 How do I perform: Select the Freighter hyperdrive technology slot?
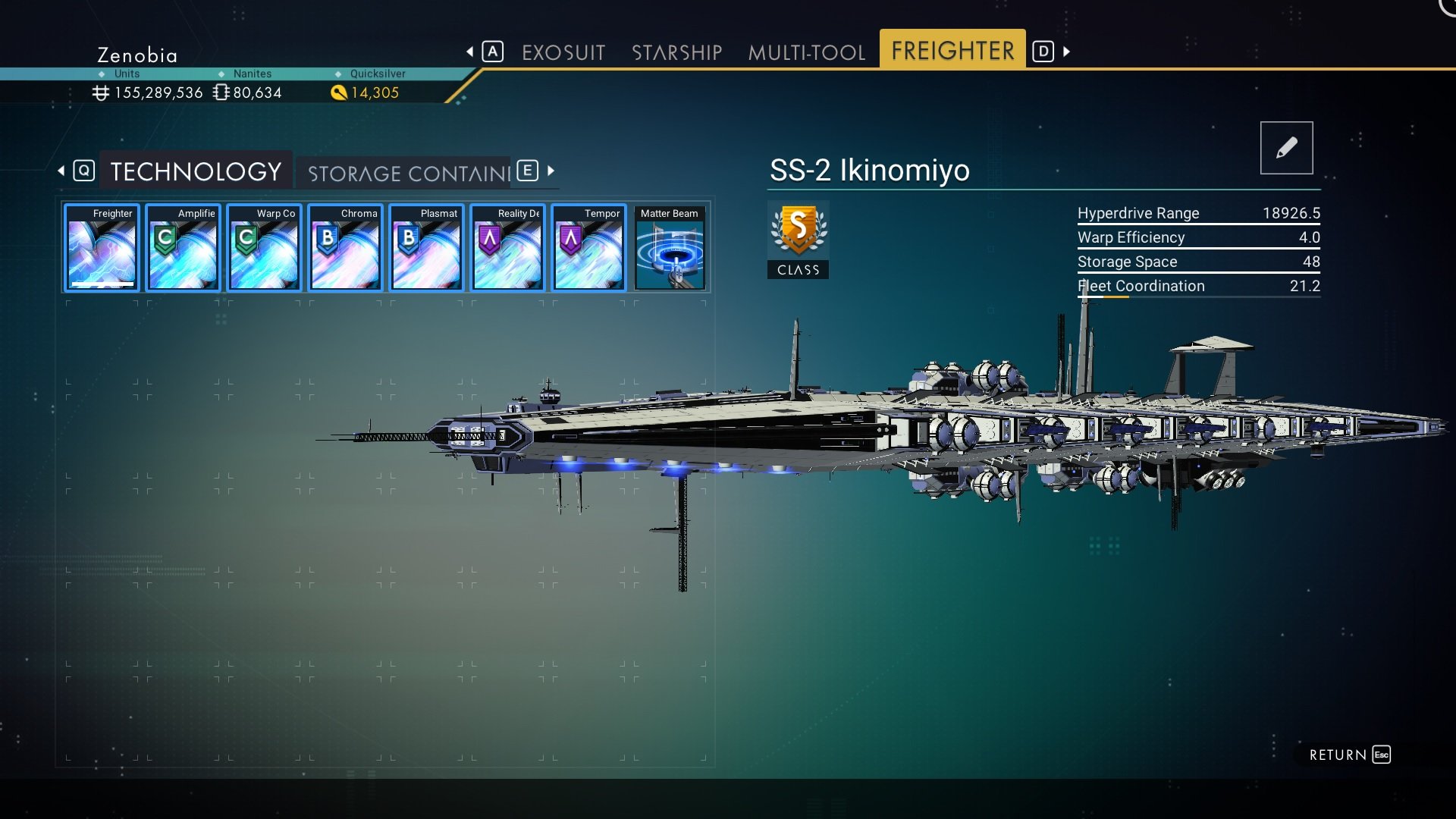pos(102,248)
